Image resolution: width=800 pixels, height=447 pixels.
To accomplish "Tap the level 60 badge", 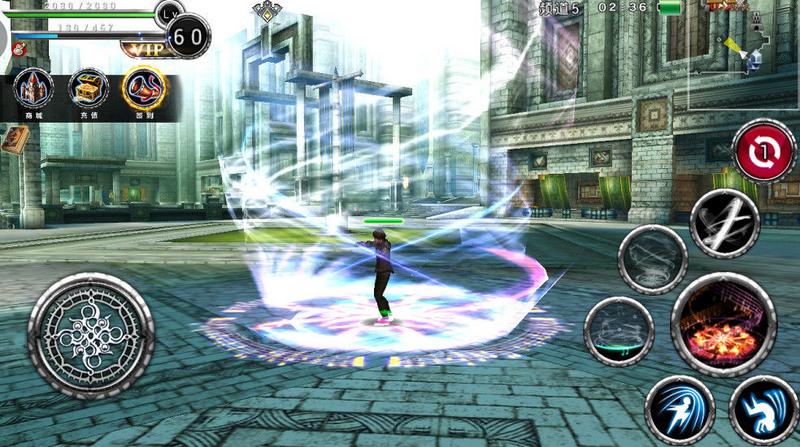I will pos(188,37).
